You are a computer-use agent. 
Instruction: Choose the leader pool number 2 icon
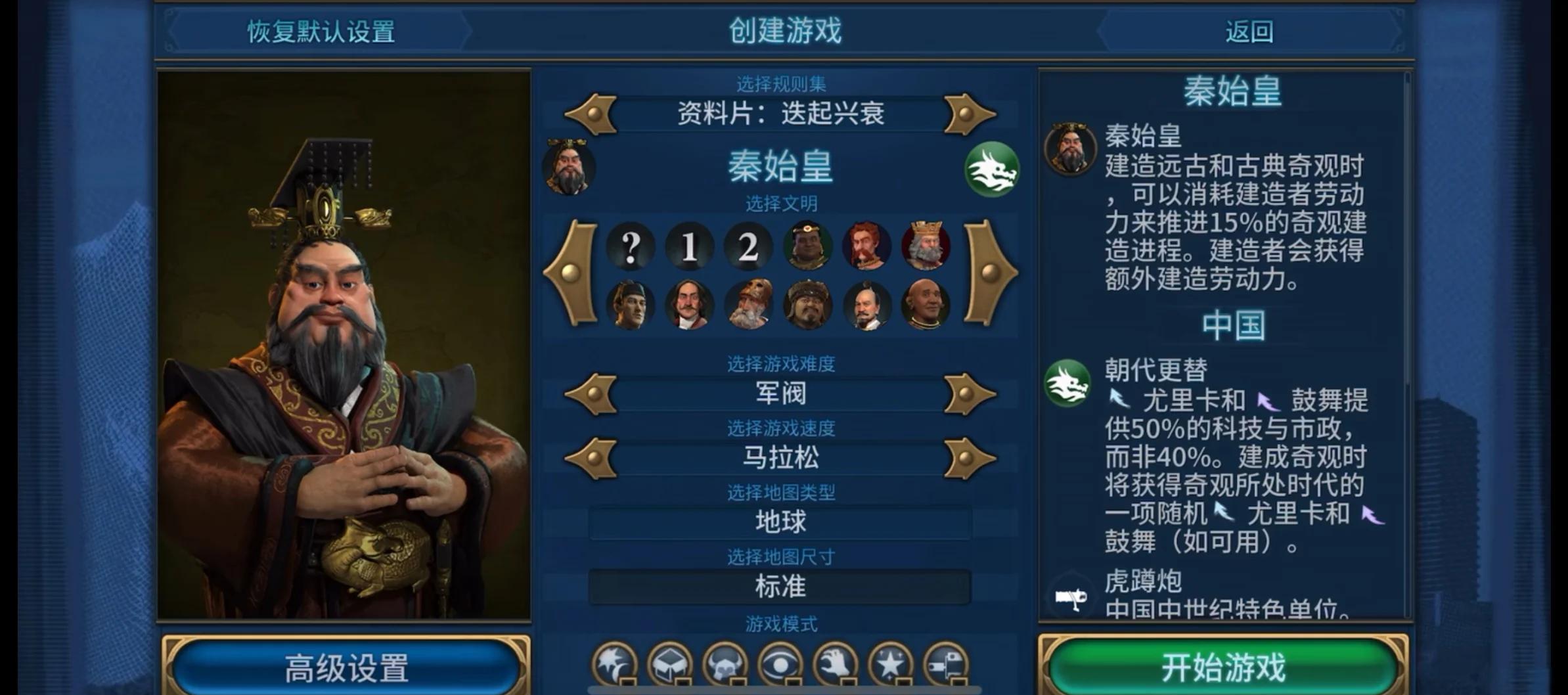(x=748, y=247)
